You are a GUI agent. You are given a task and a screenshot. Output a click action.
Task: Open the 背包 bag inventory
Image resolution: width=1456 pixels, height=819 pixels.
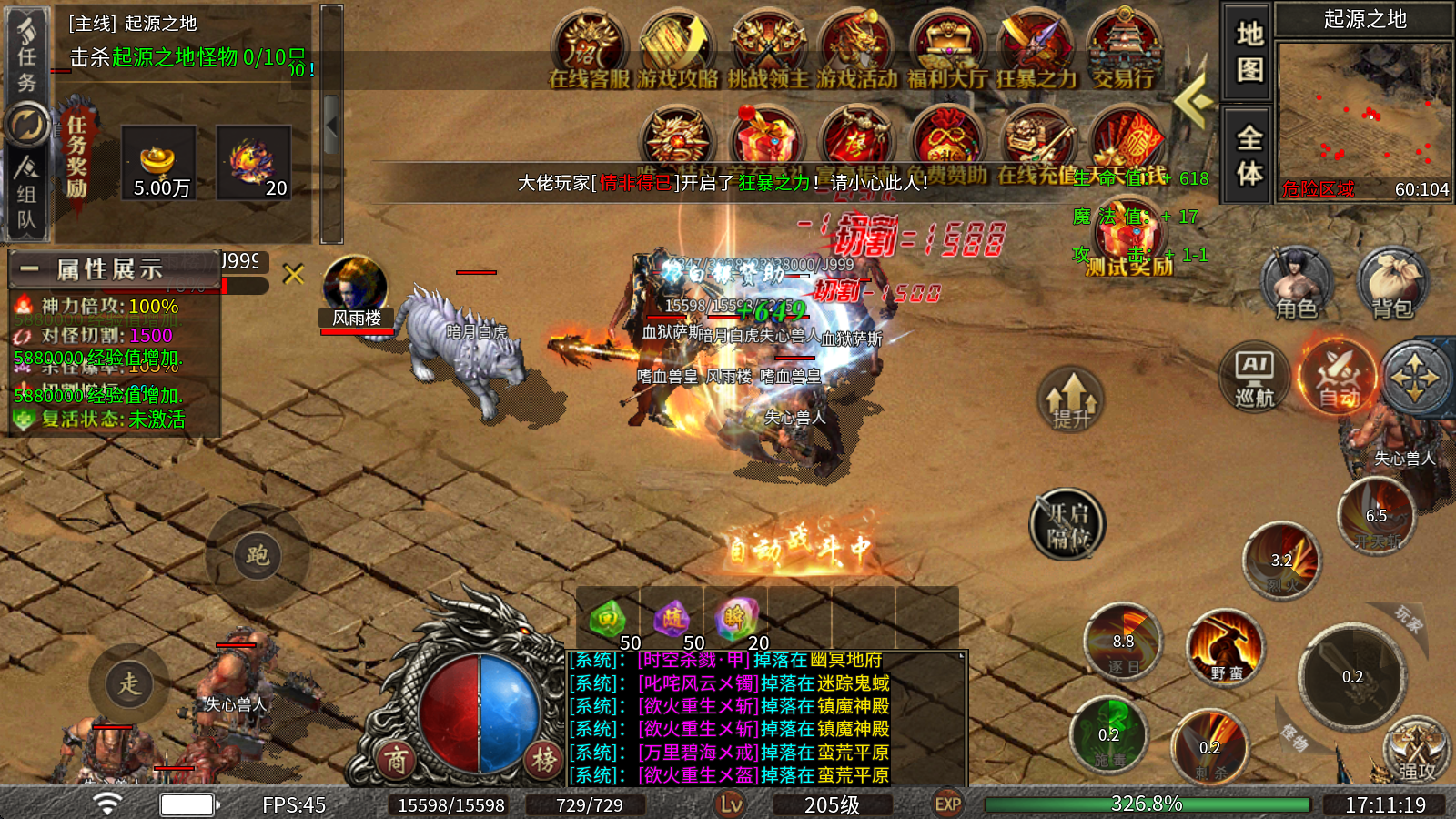click(1392, 284)
